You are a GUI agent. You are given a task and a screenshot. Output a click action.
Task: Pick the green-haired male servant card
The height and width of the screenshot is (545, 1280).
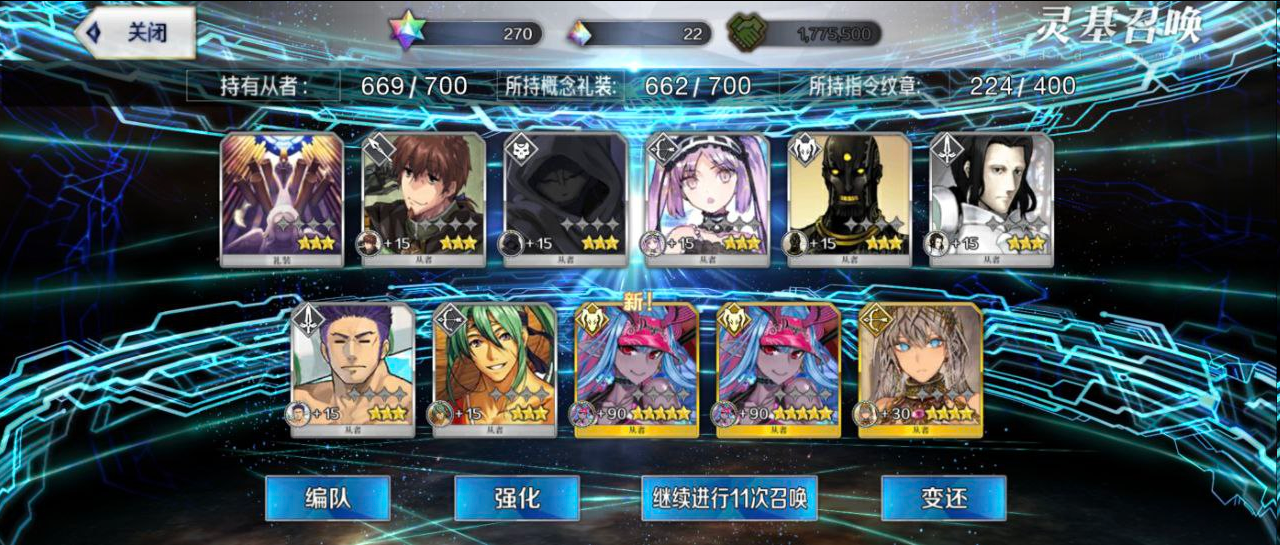pyautogui.click(x=495, y=370)
